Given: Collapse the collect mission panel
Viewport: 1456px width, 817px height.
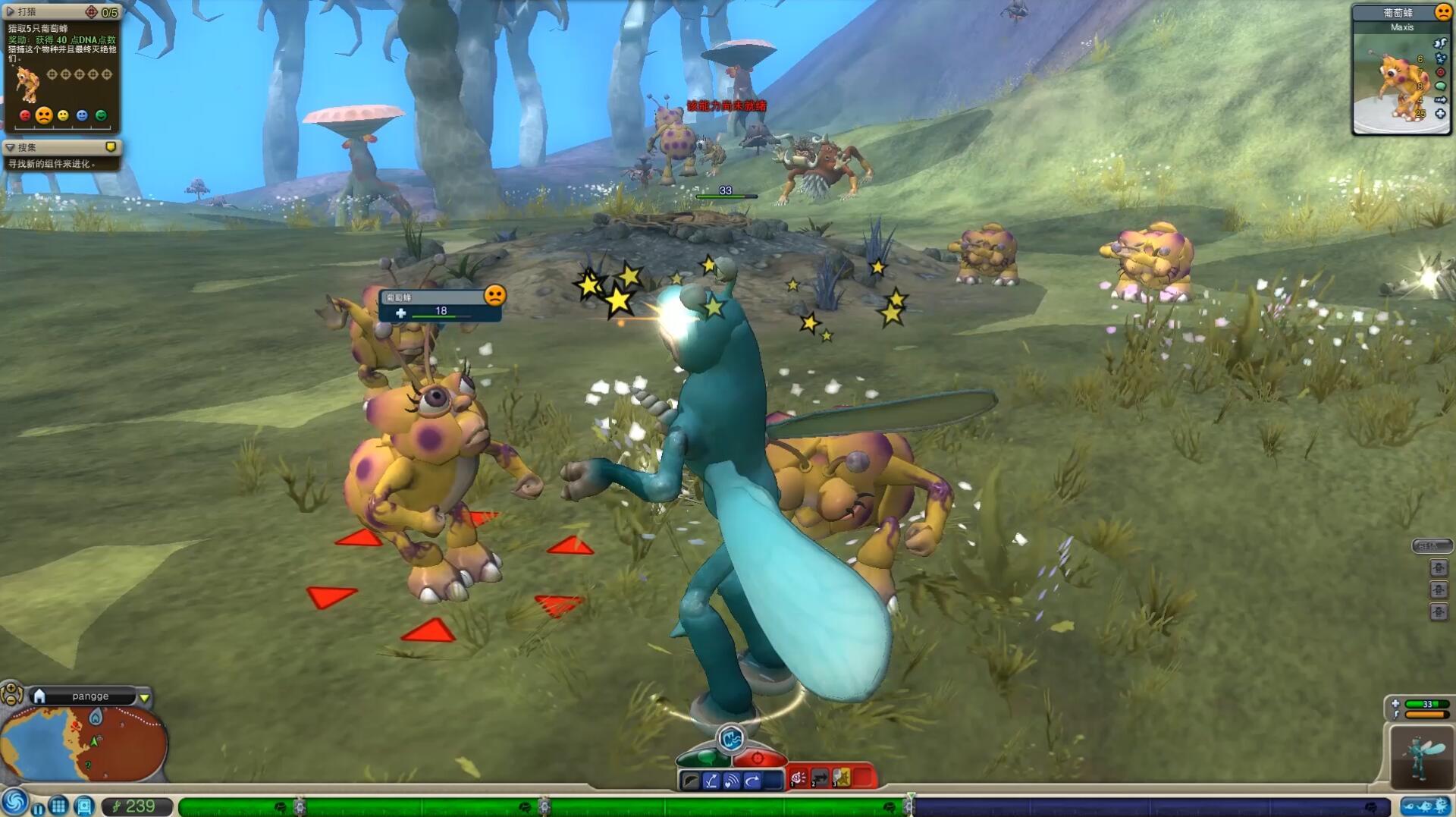Looking at the screenshot, I should click(11, 147).
